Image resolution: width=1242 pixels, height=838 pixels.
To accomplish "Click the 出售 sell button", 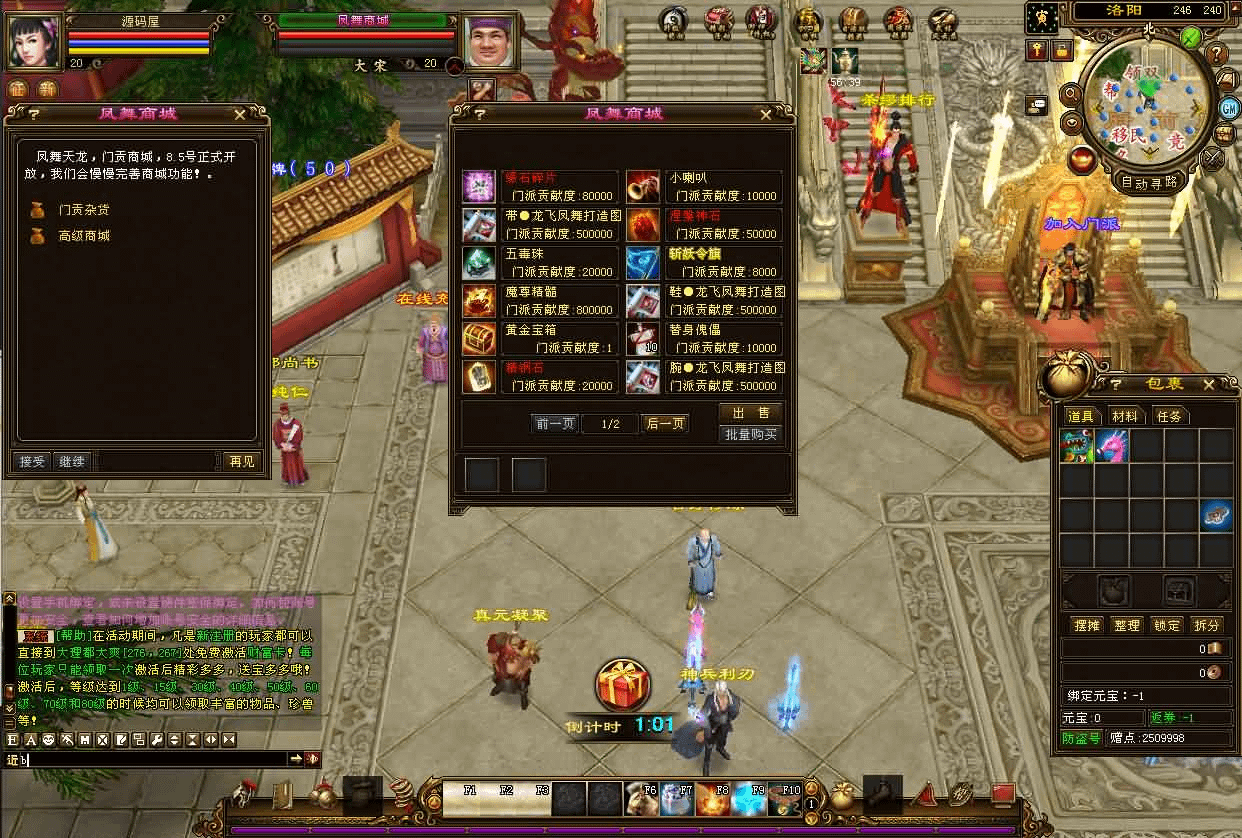I will 750,414.
